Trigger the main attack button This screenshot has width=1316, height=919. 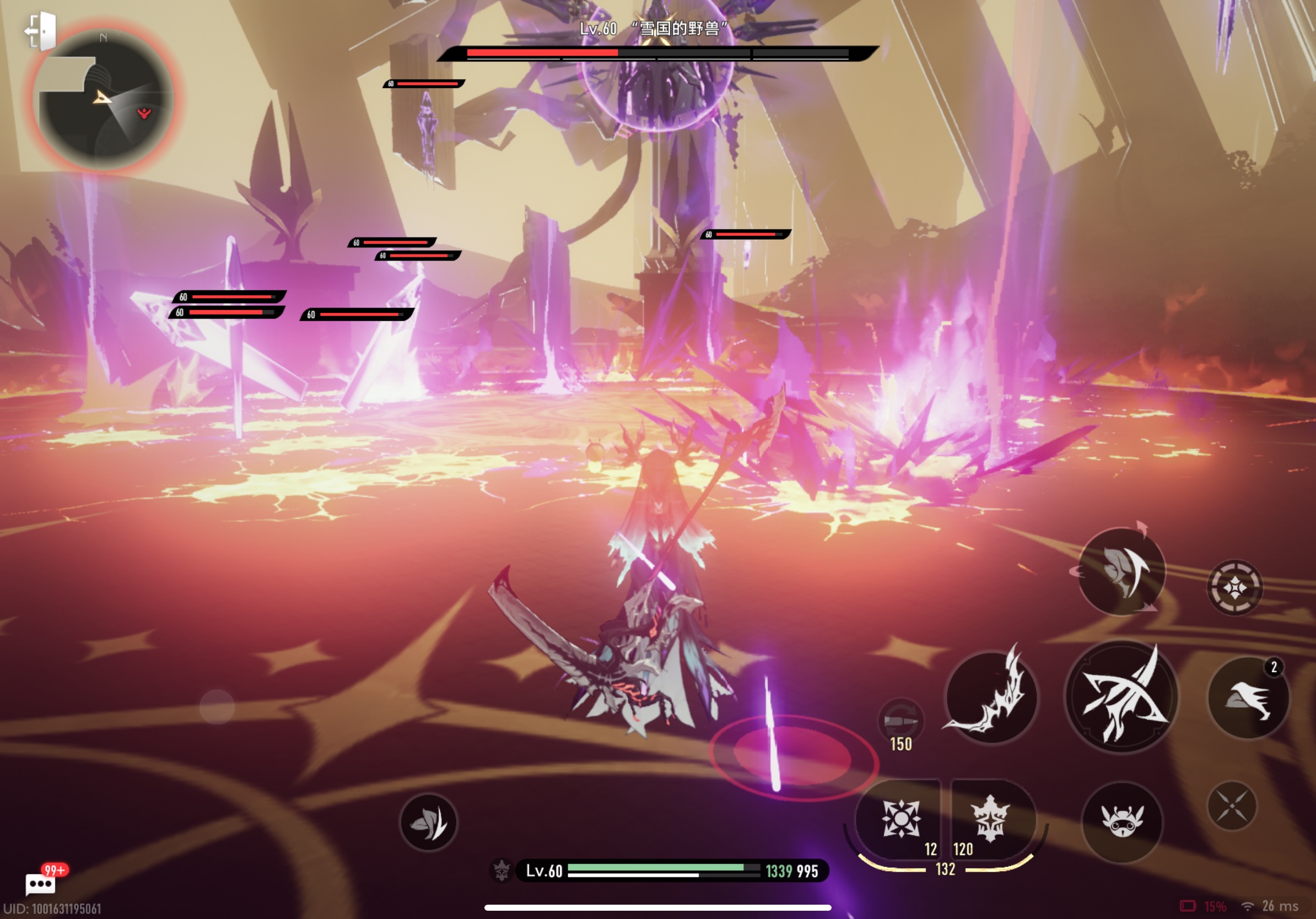coord(1120,697)
